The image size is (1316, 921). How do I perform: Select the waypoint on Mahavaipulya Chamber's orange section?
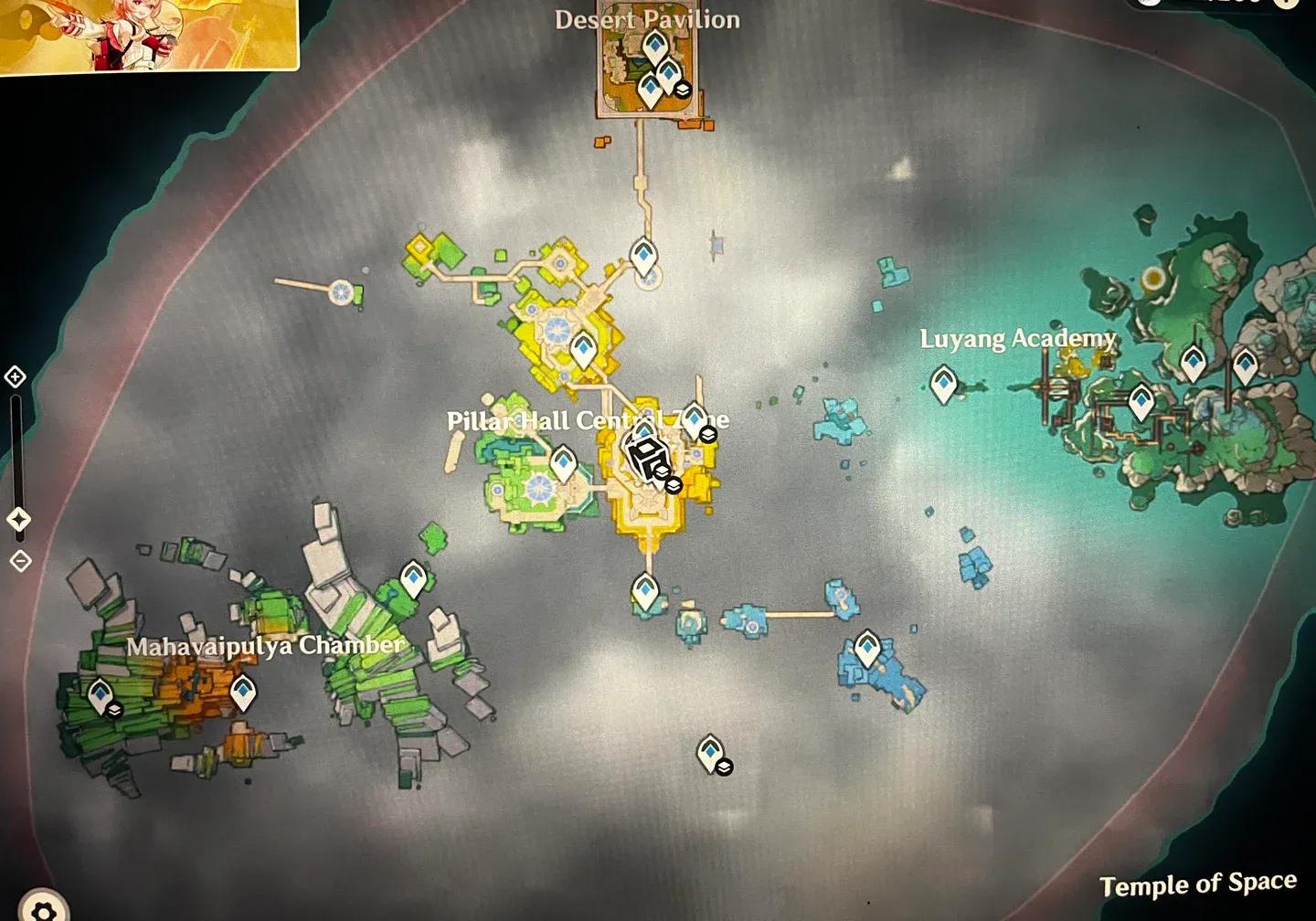(242, 692)
